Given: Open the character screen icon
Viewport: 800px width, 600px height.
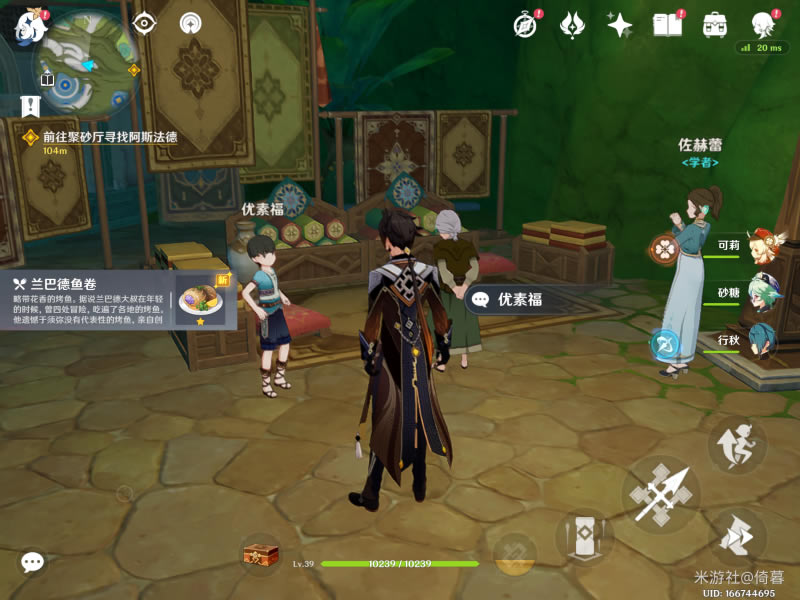Looking at the screenshot, I should 762,25.
